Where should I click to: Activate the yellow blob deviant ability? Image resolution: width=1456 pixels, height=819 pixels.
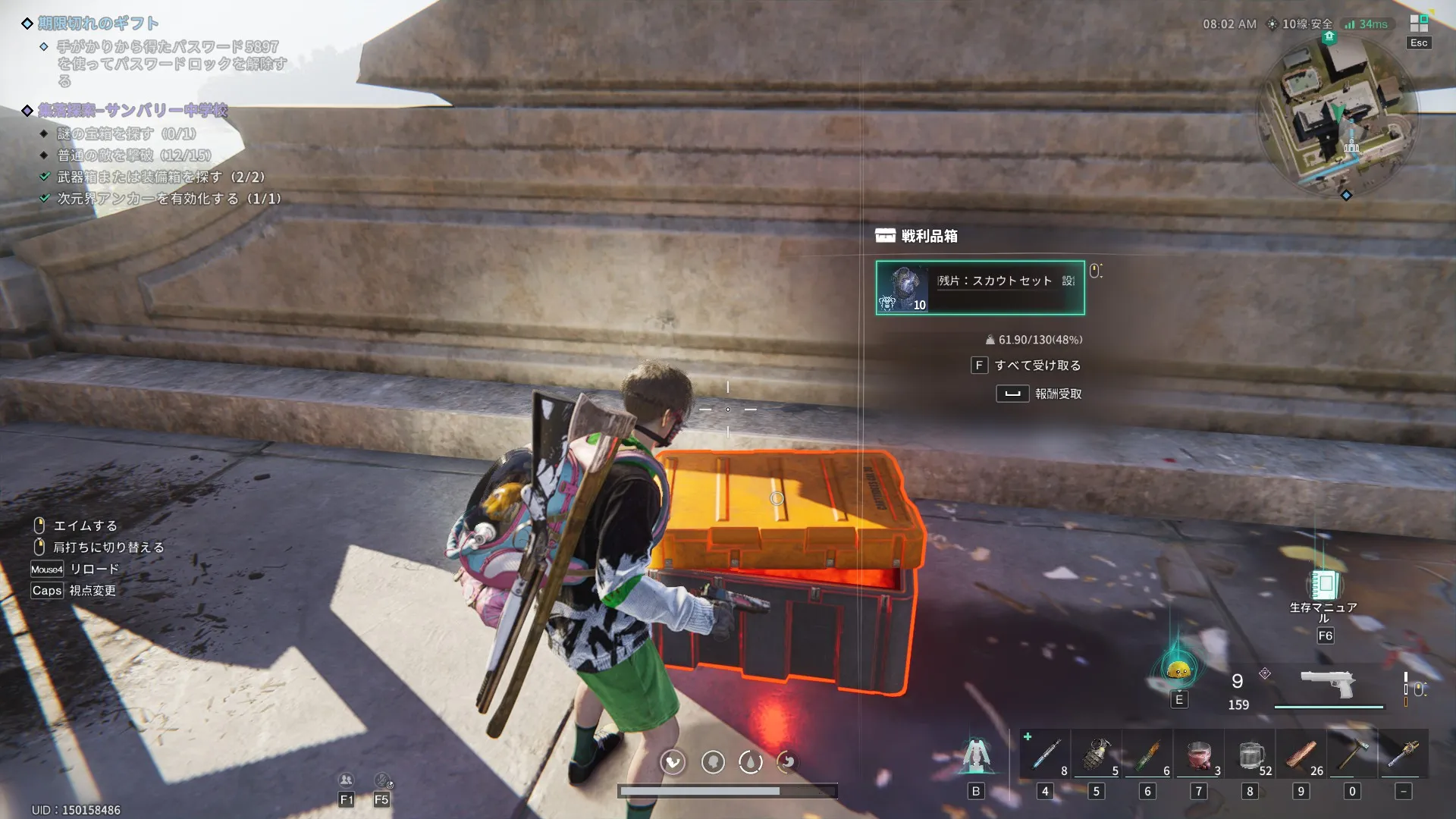point(1178,670)
